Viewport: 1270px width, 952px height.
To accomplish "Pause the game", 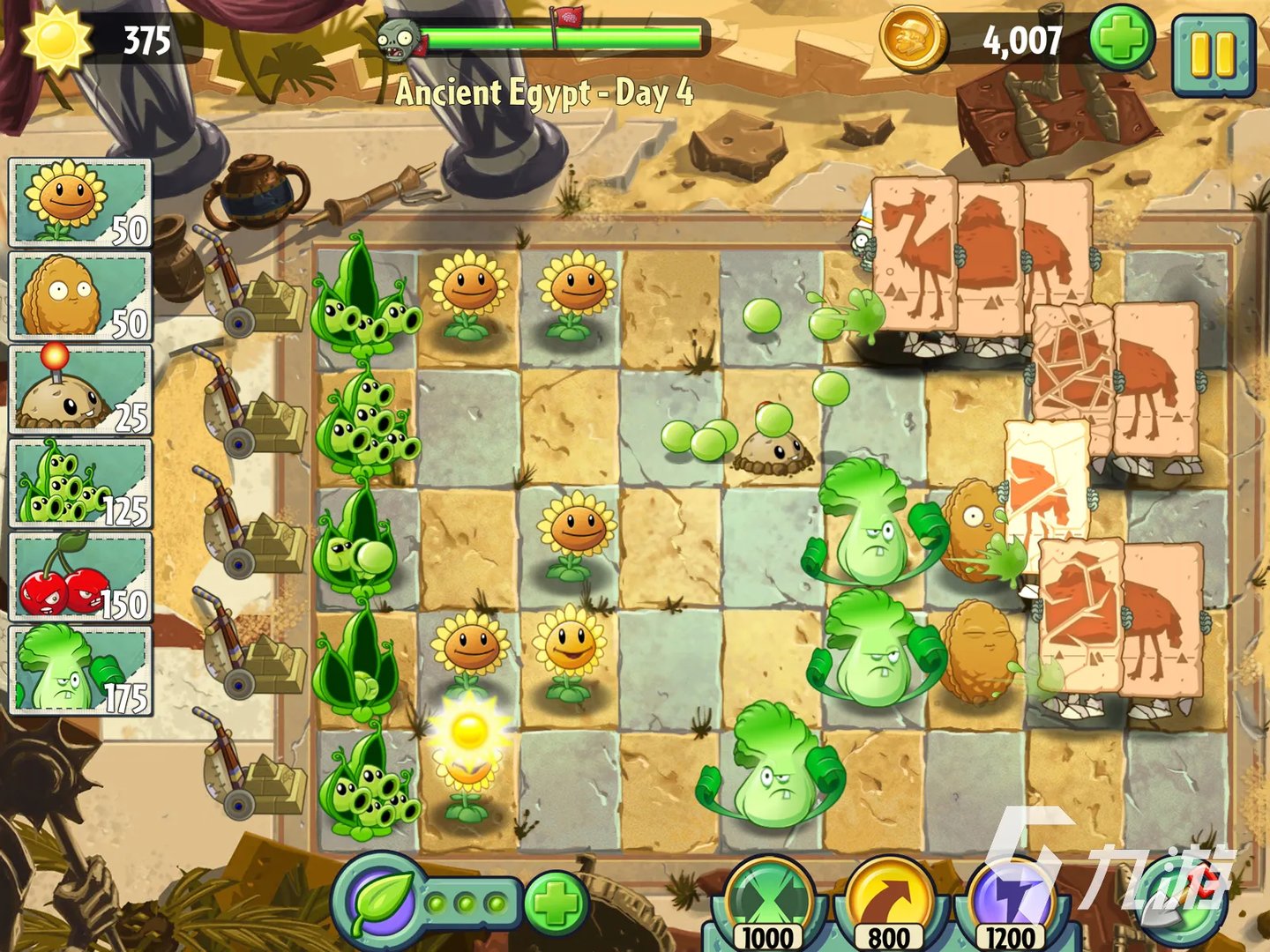I will coord(1214,54).
